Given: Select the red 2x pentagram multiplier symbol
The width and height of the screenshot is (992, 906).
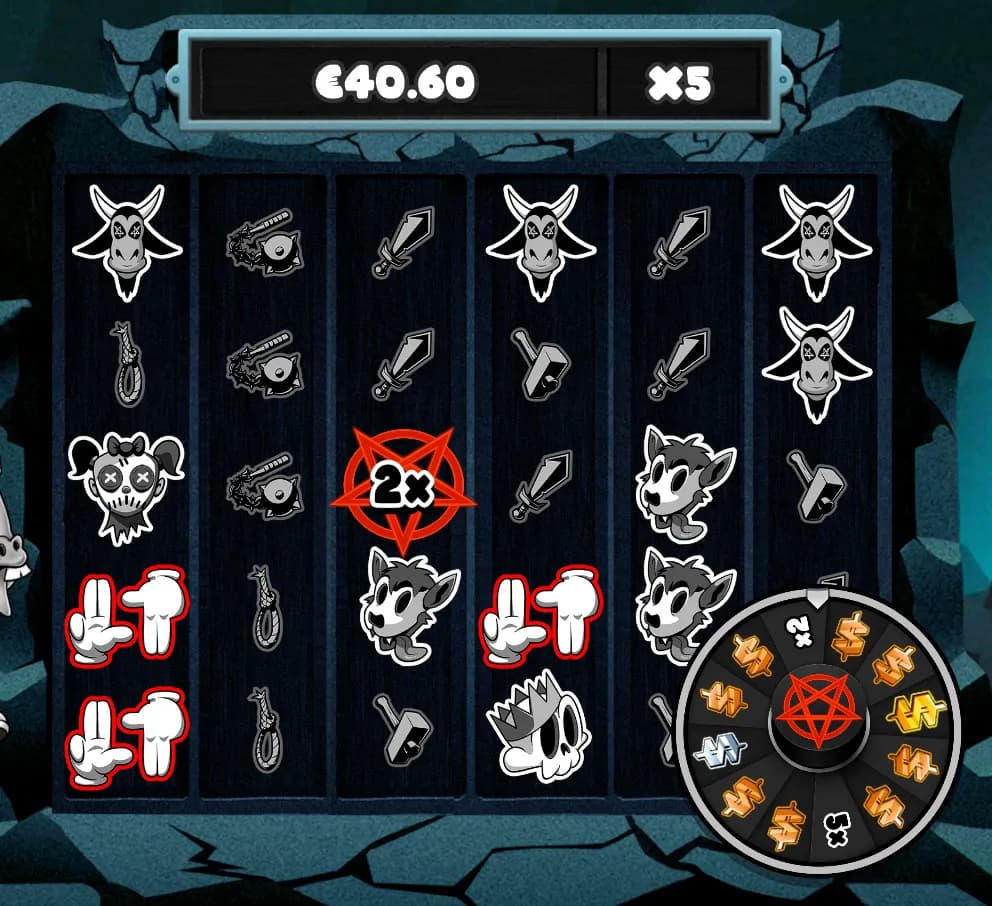Looking at the screenshot, I should pyautogui.click(x=399, y=486).
